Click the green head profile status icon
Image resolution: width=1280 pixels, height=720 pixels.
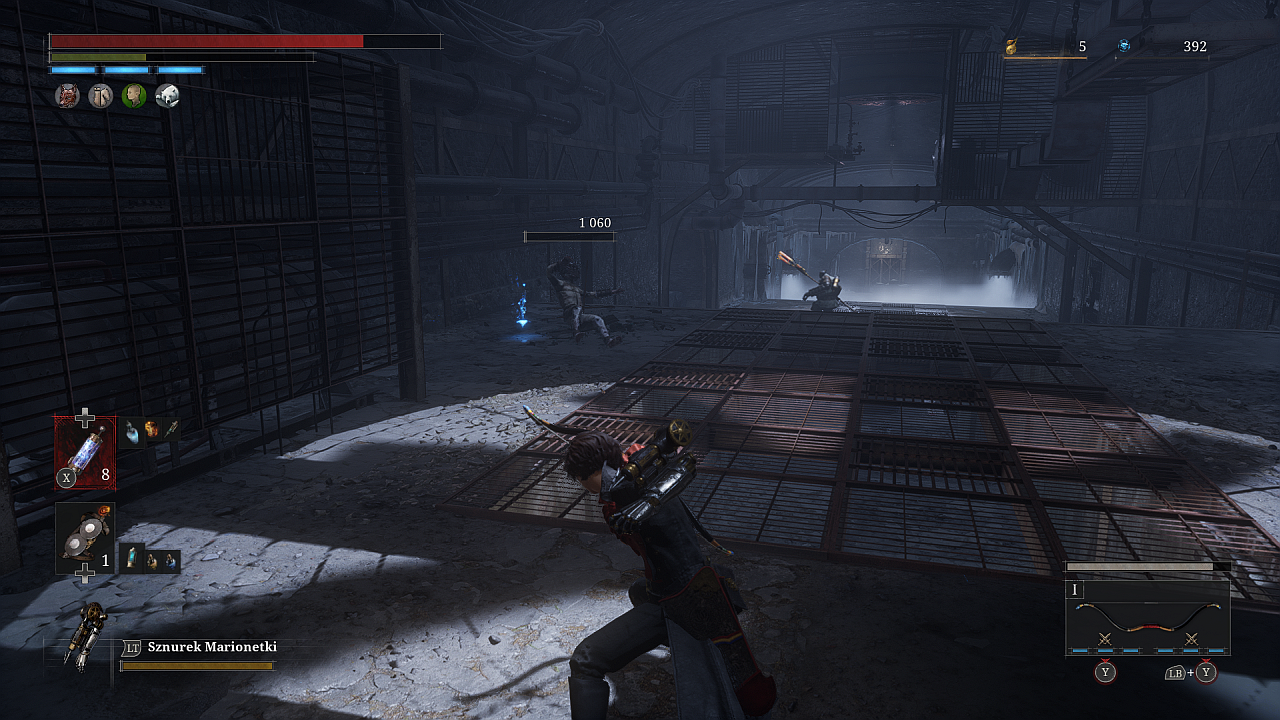pos(134,96)
